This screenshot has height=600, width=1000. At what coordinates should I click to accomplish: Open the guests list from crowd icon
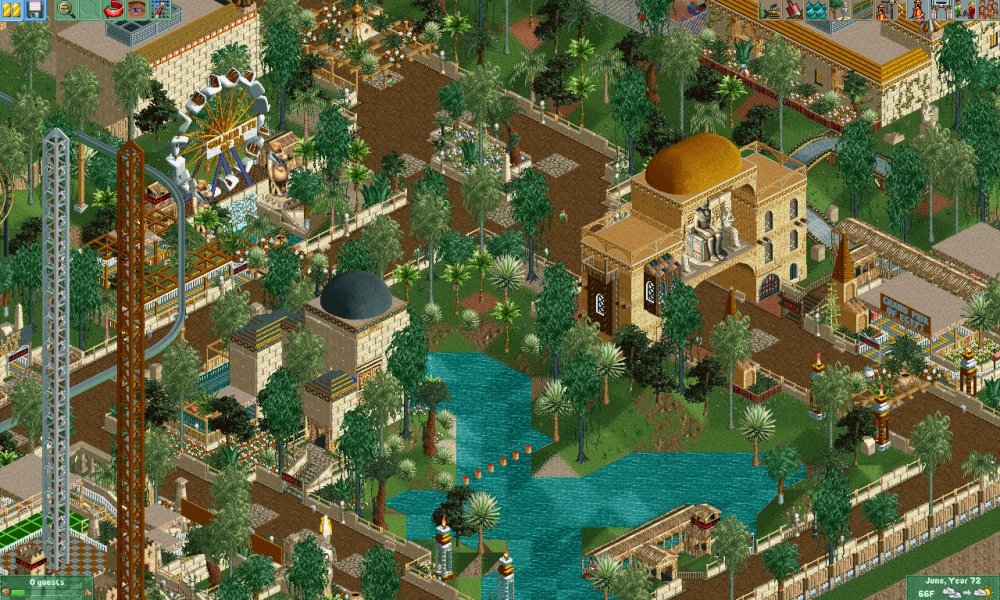point(987,9)
